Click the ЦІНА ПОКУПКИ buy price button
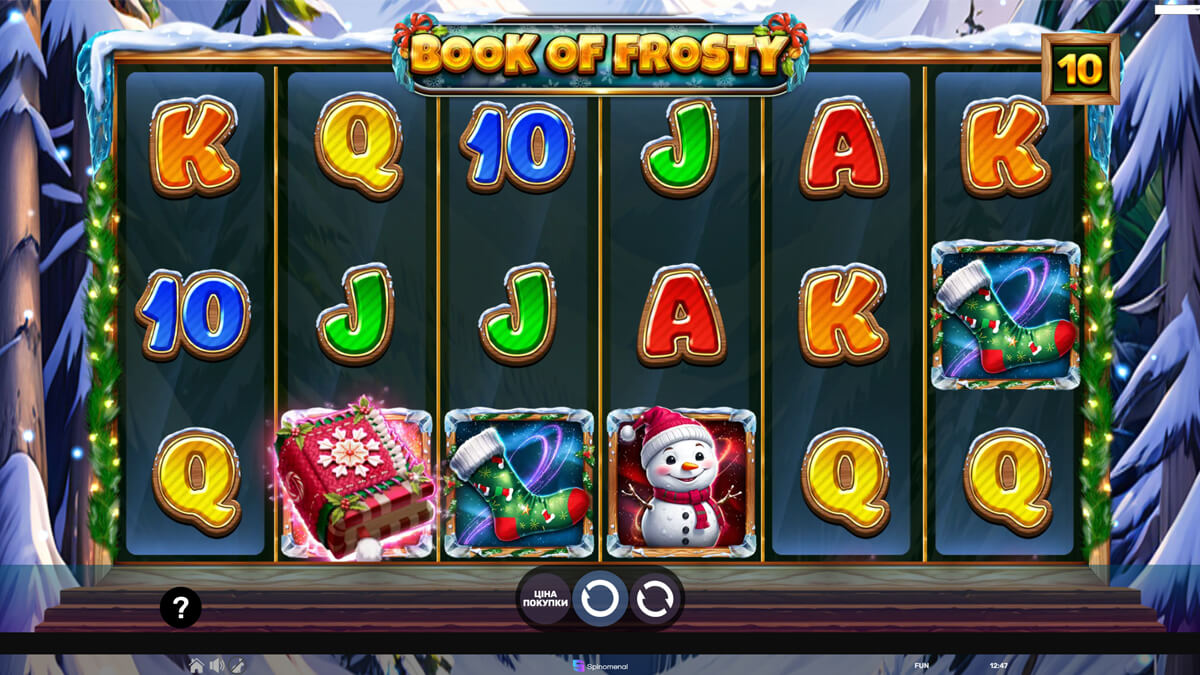Image resolution: width=1200 pixels, height=675 pixels. [x=545, y=599]
